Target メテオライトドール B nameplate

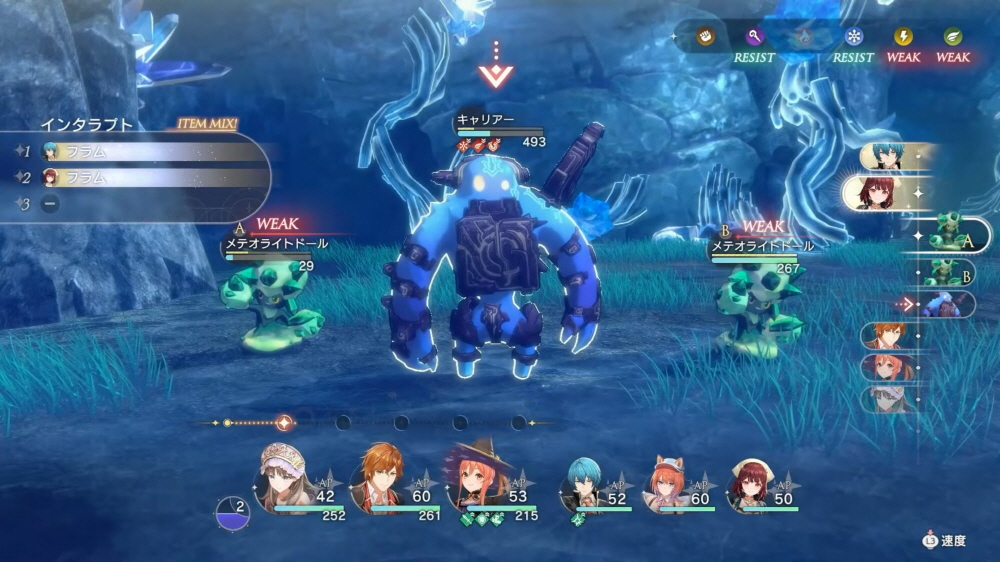[762, 245]
